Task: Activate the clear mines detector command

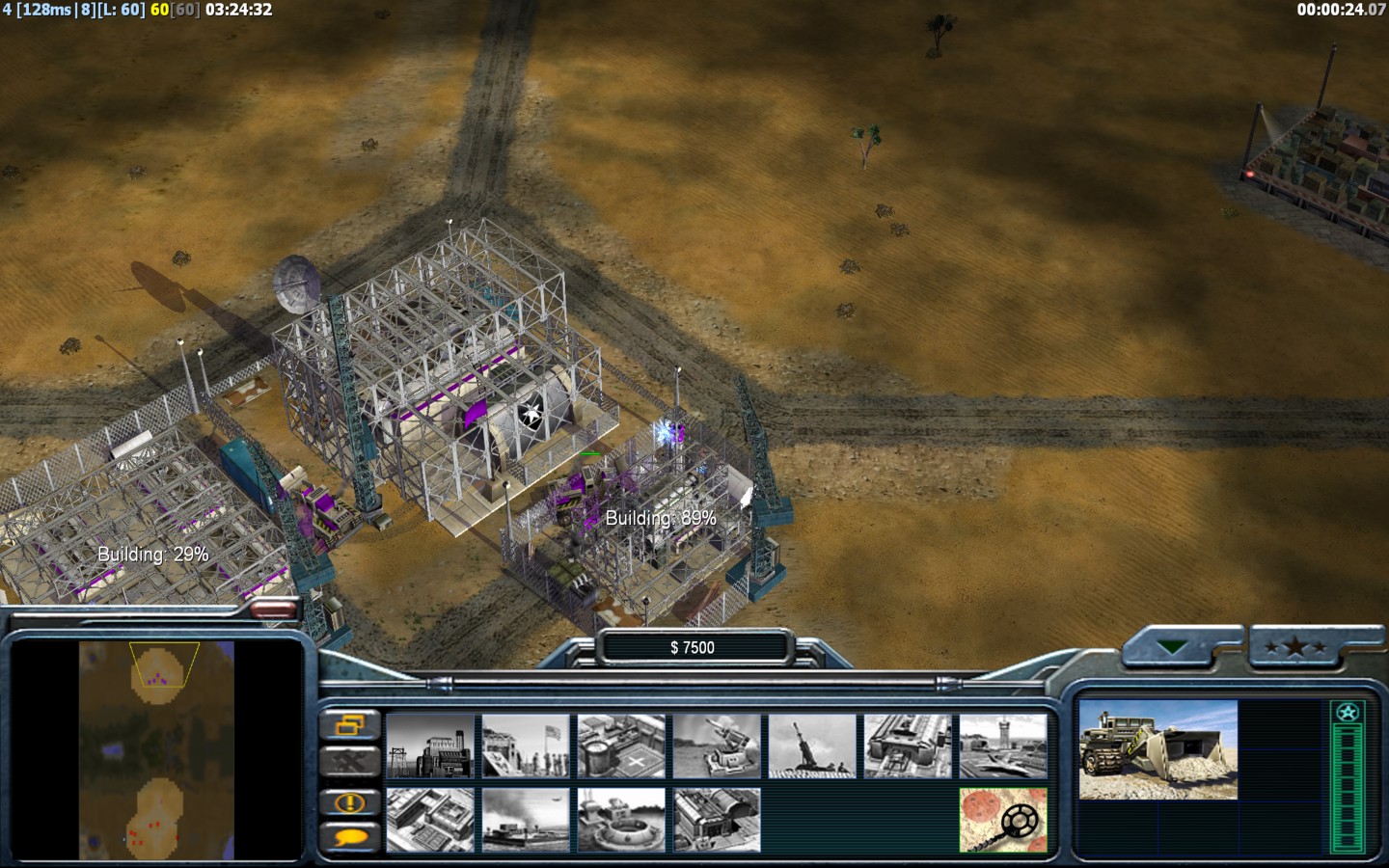Action: [1003, 820]
